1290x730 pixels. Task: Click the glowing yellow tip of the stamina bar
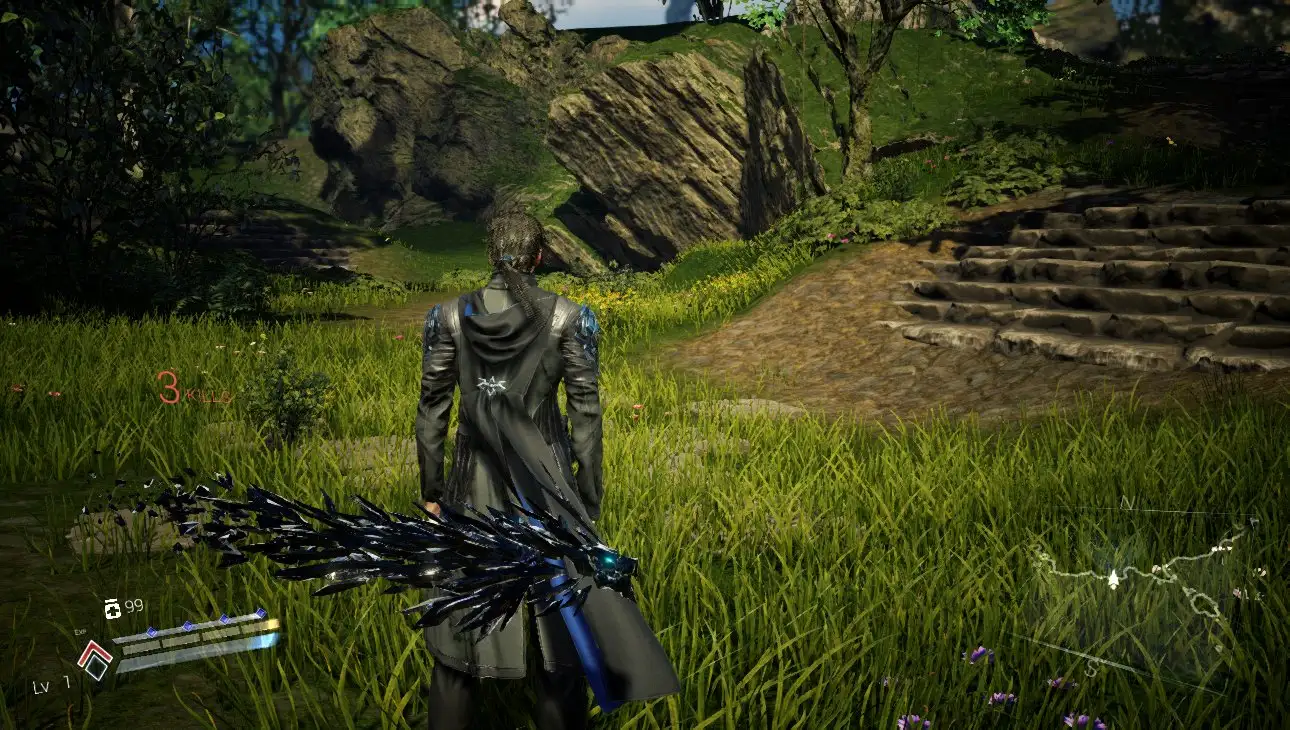271,623
